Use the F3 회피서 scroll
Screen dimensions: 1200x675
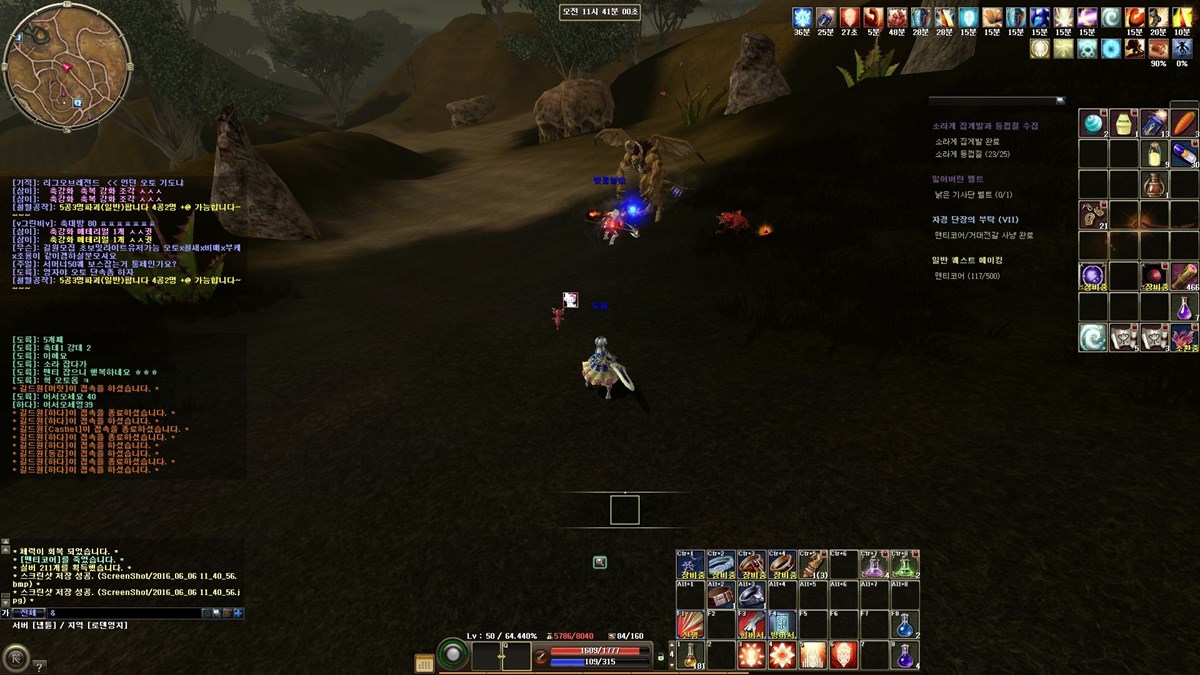752,625
